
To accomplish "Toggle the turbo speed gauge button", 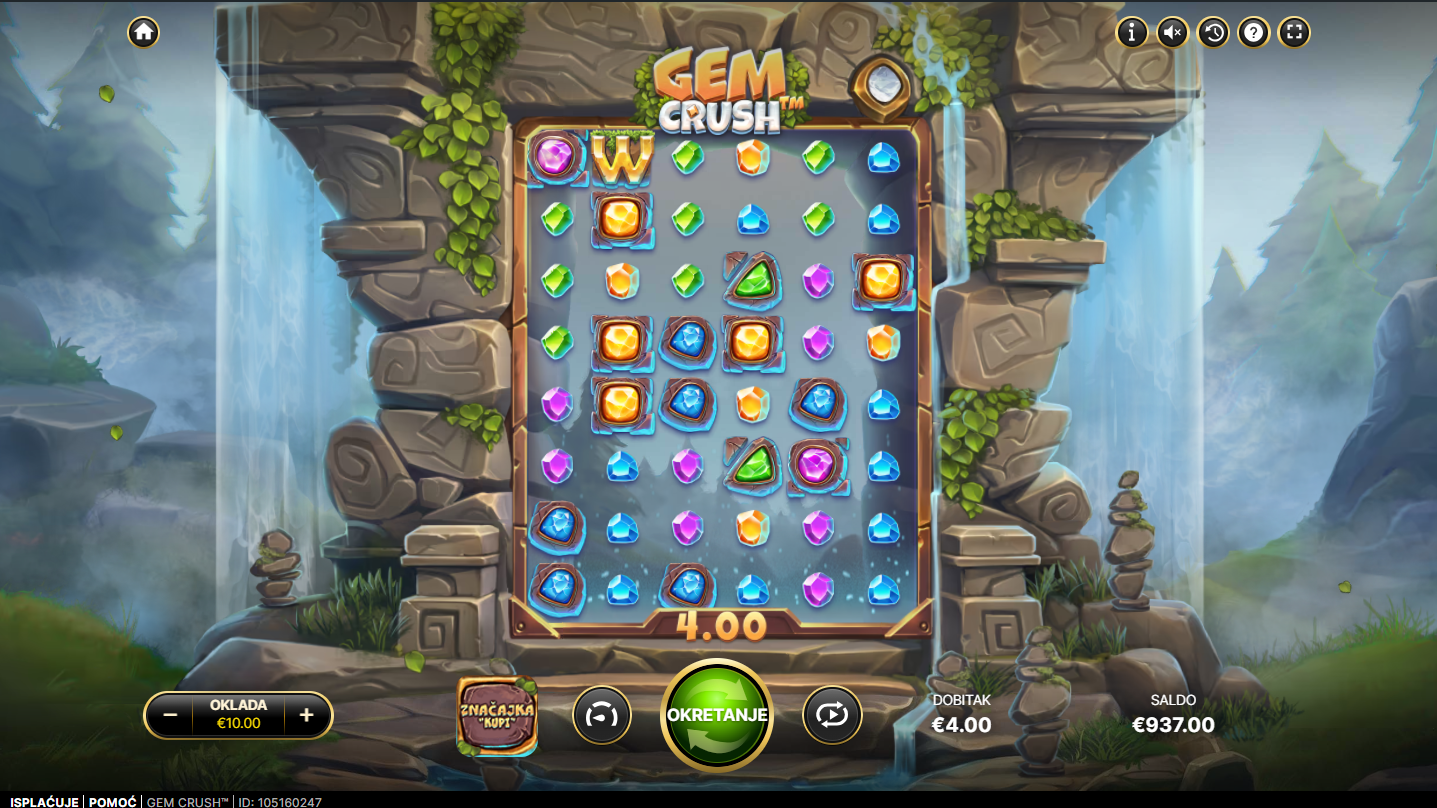I will pos(602,715).
